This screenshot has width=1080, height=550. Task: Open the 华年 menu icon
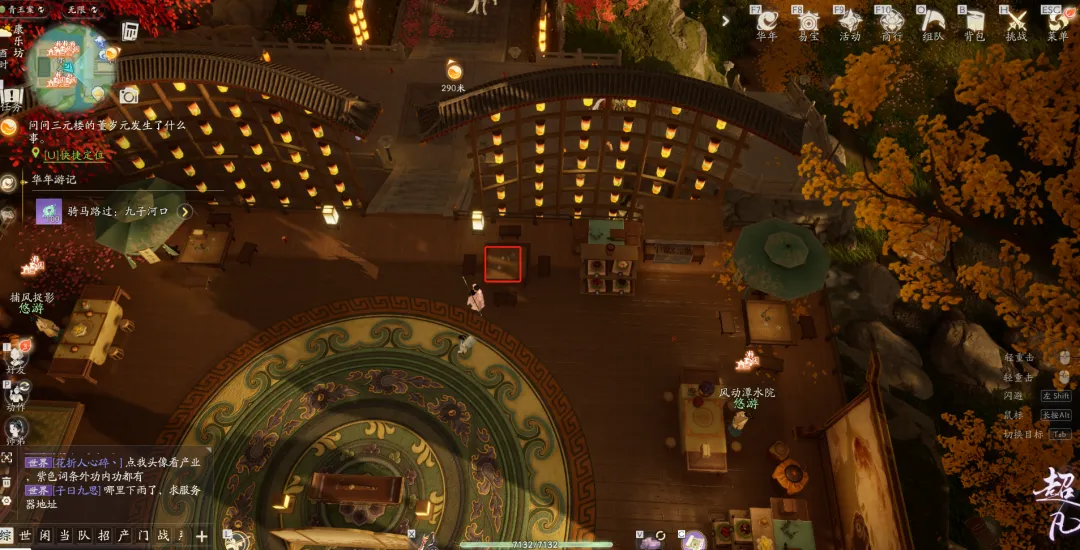coord(767,21)
